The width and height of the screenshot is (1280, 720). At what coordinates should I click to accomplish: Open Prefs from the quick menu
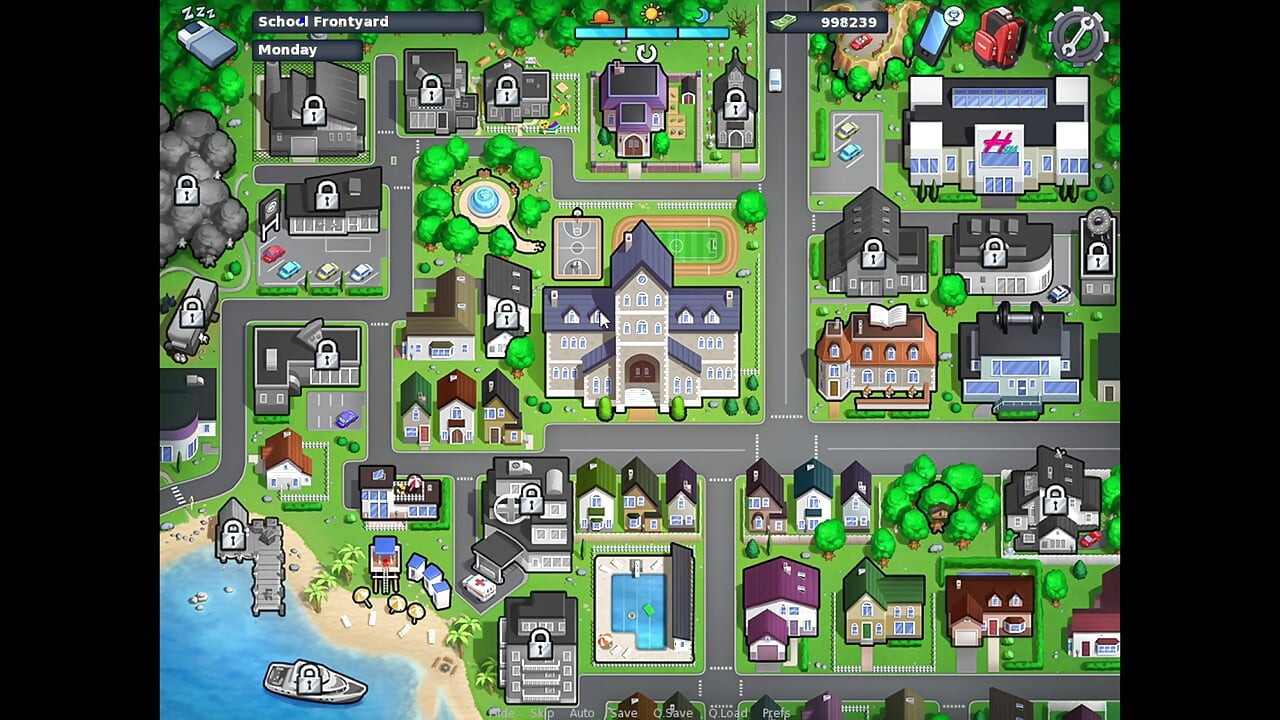tap(775, 712)
